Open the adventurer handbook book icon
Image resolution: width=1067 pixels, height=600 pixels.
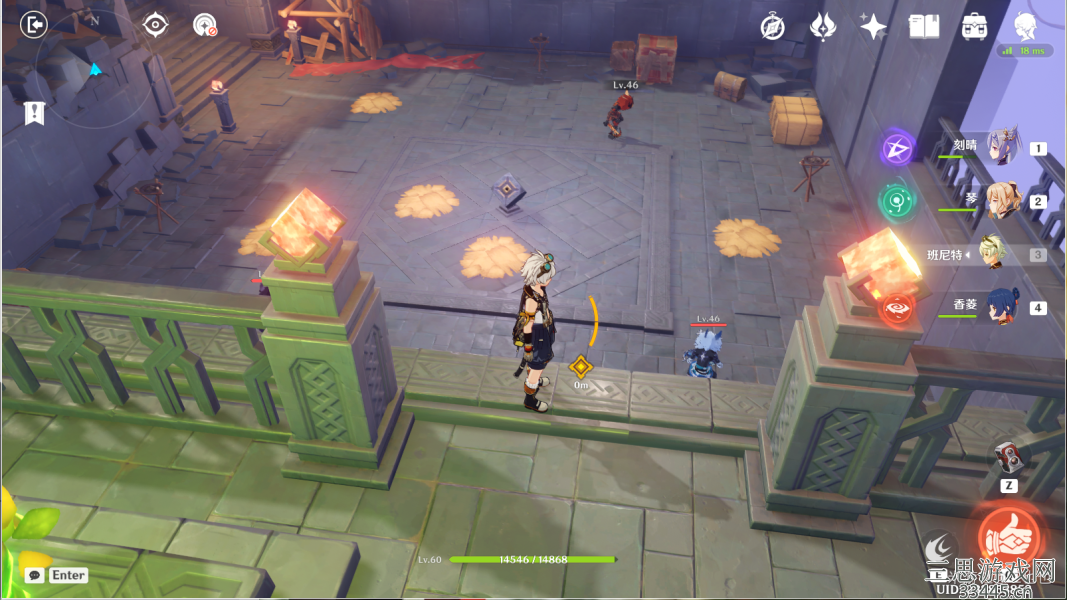(924, 27)
